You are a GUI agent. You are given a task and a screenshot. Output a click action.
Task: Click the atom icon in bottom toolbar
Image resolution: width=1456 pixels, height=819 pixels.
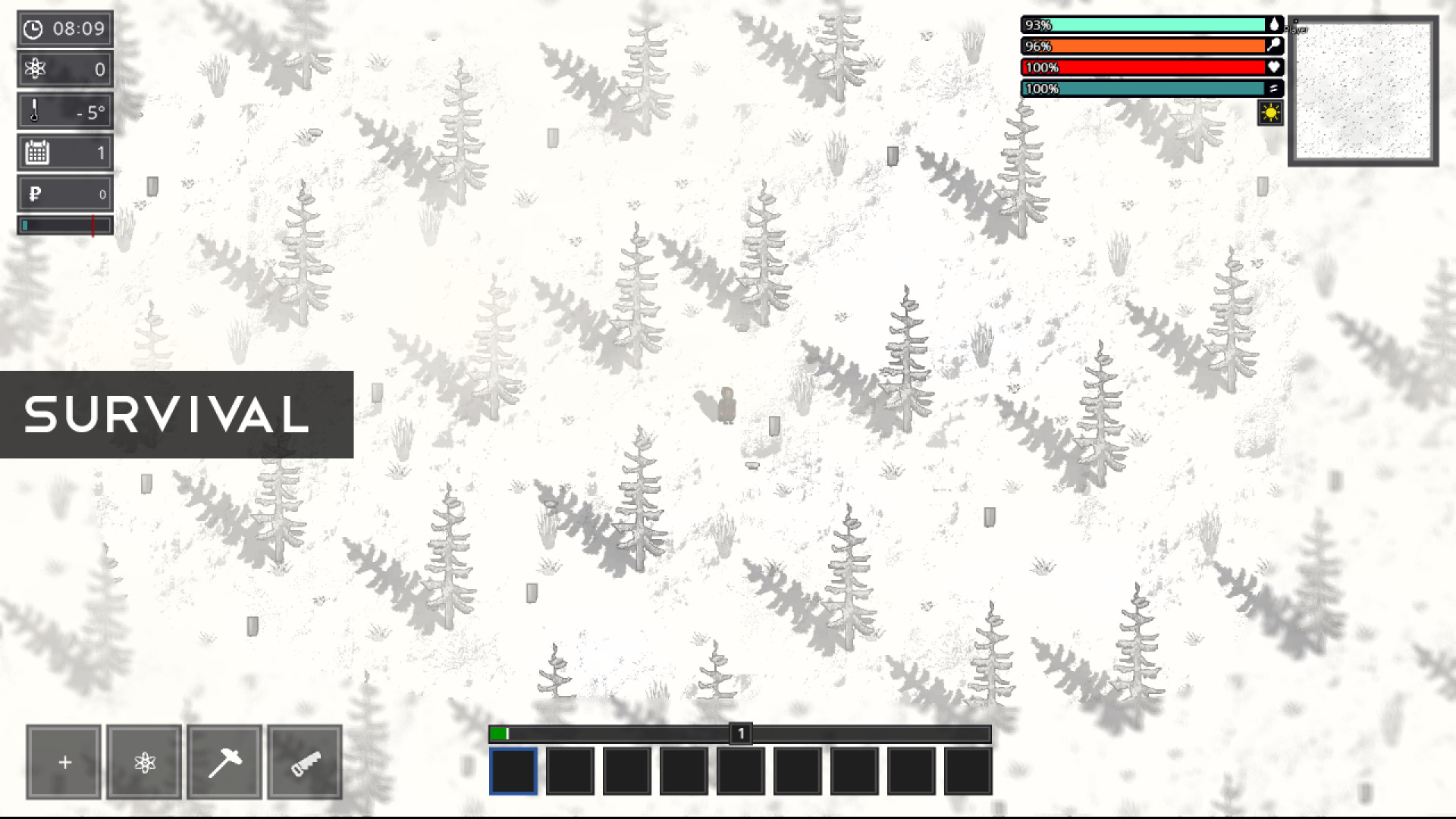(144, 761)
